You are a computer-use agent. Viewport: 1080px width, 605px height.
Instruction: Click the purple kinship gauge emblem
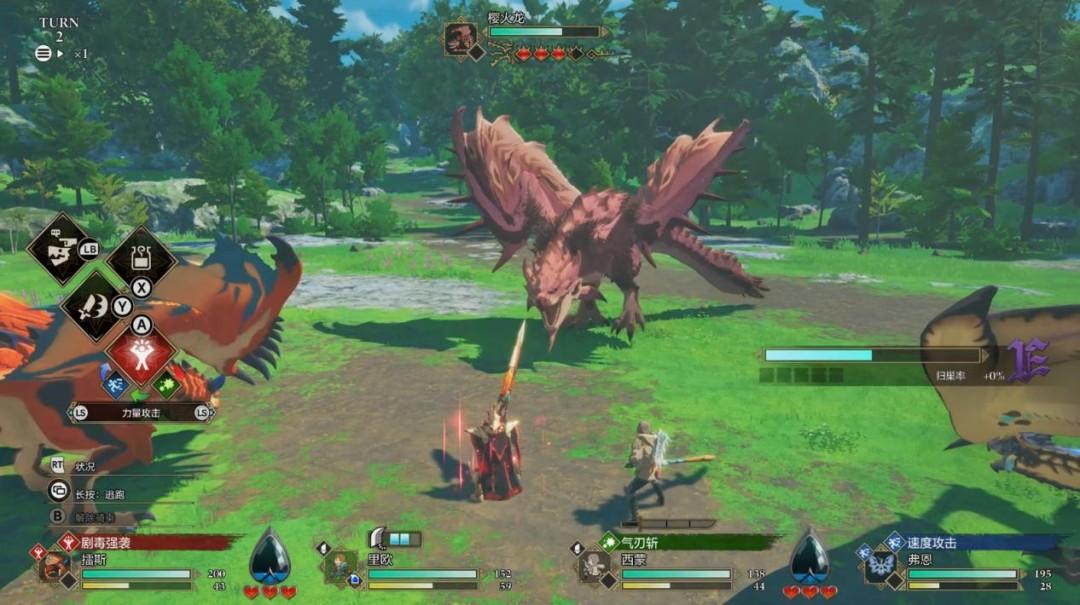(x=1027, y=360)
